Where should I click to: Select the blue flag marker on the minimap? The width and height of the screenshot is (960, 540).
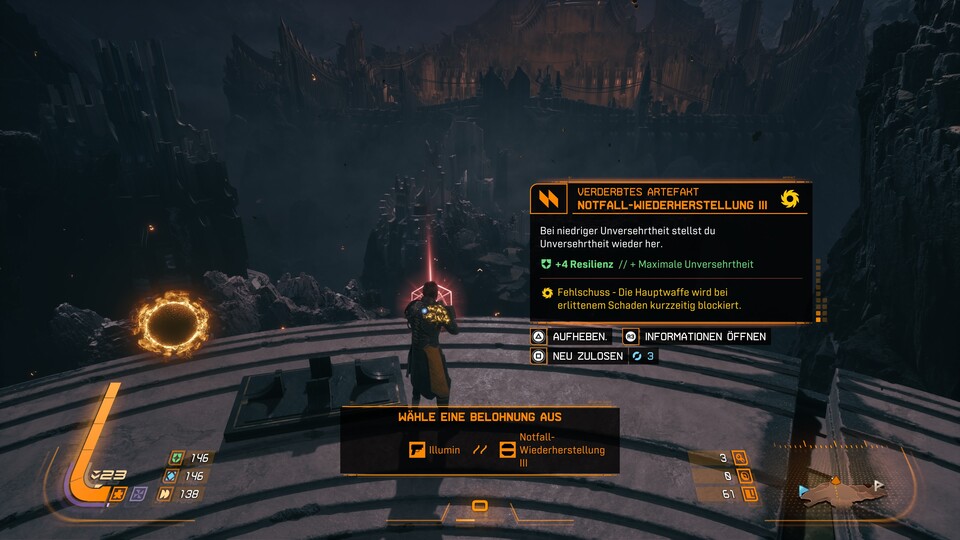pyautogui.click(x=803, y=491)
